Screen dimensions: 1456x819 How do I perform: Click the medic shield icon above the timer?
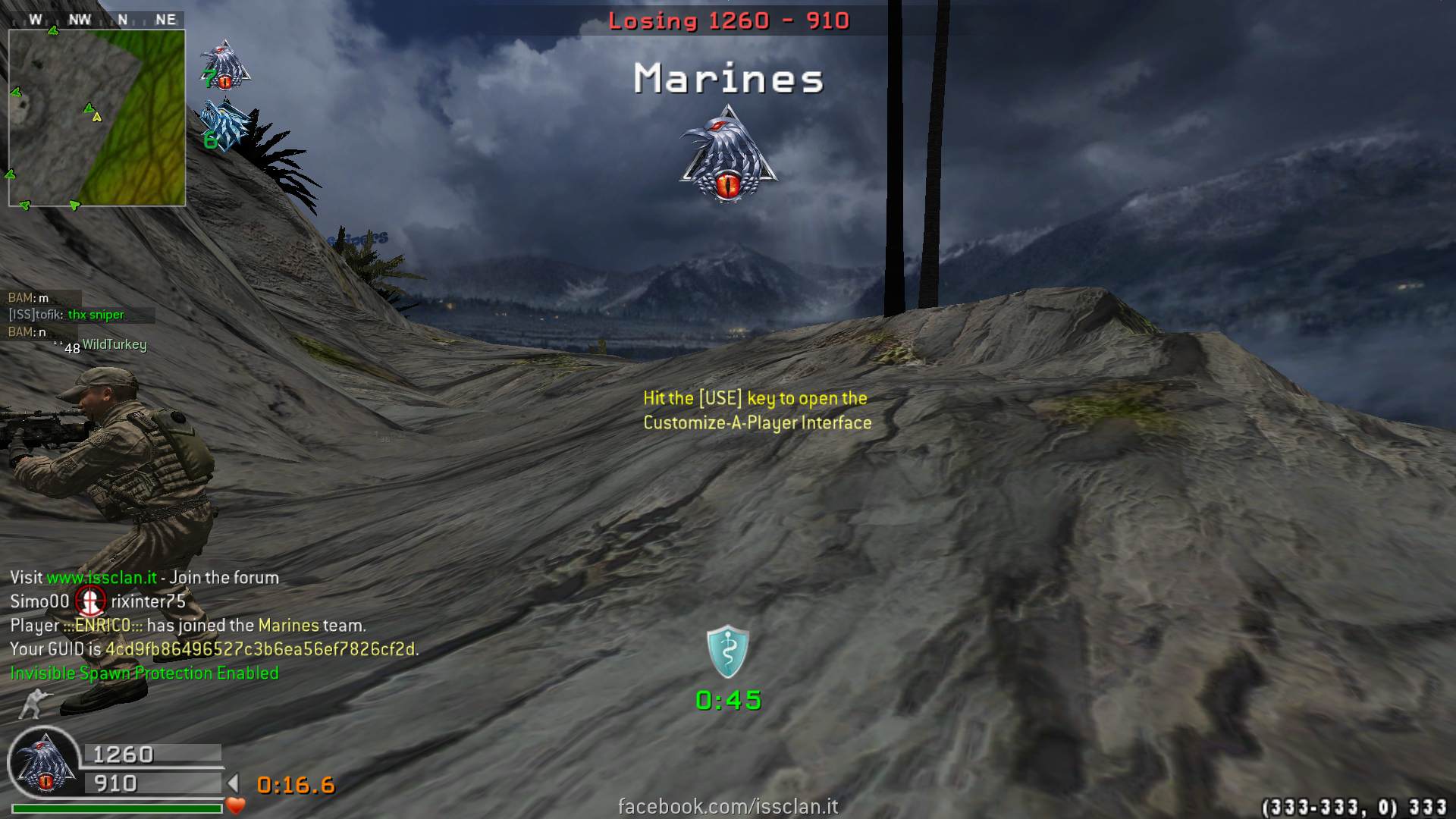728,651
